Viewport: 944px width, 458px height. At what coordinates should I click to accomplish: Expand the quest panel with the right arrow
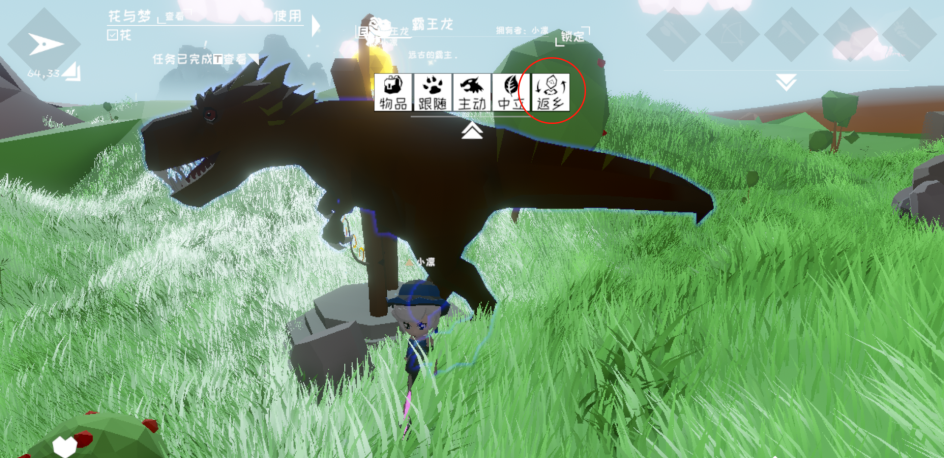click(x=317, y=26)
